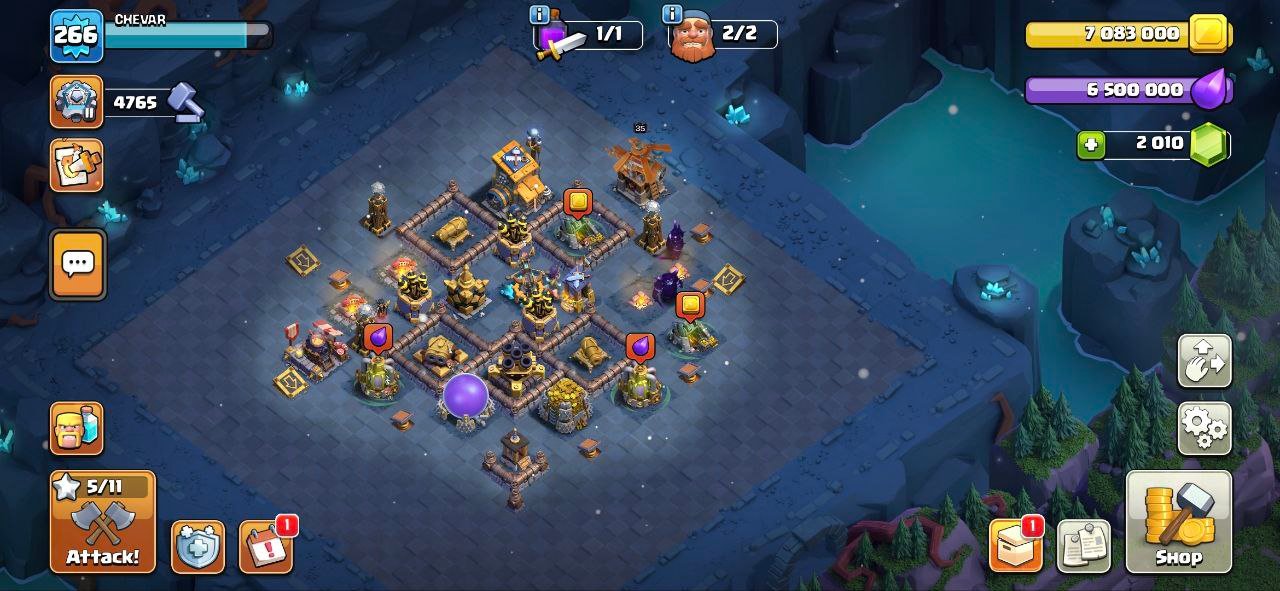Viewport: 1280px width, 591px height.
Task: Start an Attack
Action: click(103, 521)
